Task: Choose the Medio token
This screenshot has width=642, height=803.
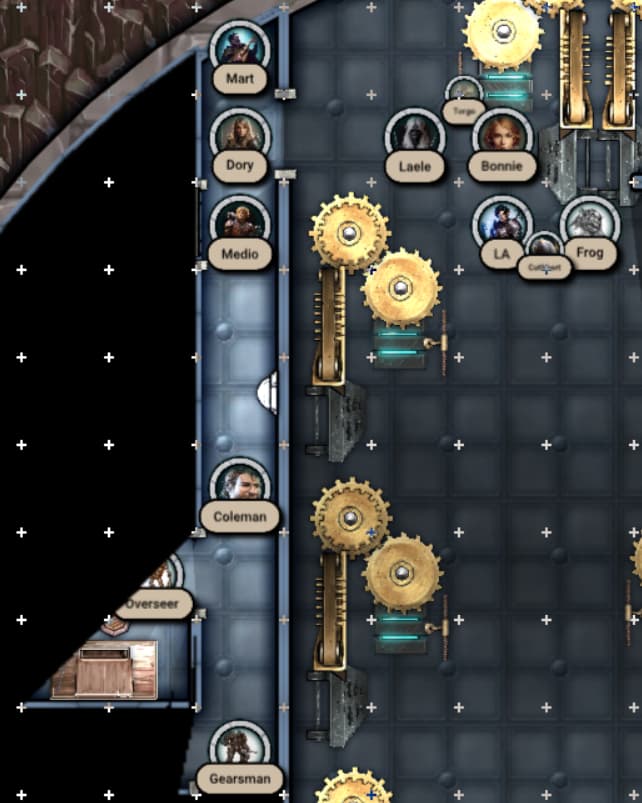Action: (x=240, y=223)
